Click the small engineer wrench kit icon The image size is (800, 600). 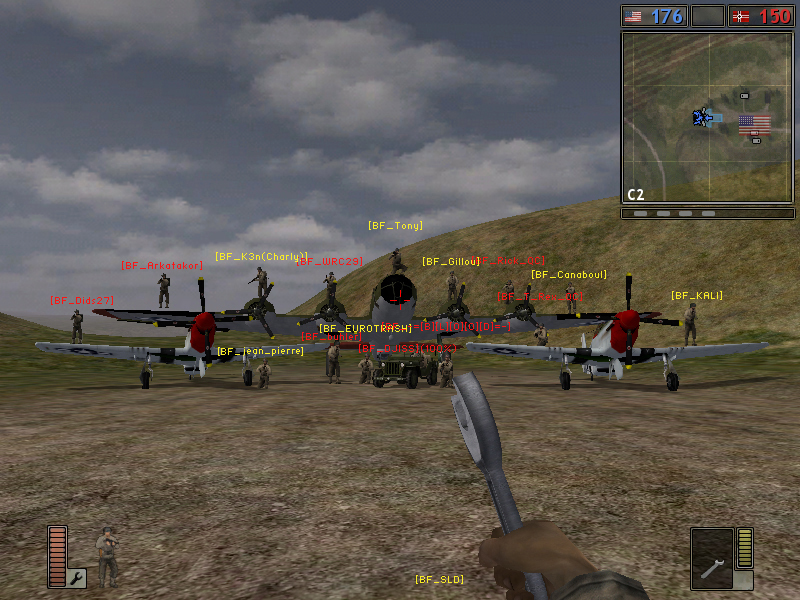tap(77, 577)
